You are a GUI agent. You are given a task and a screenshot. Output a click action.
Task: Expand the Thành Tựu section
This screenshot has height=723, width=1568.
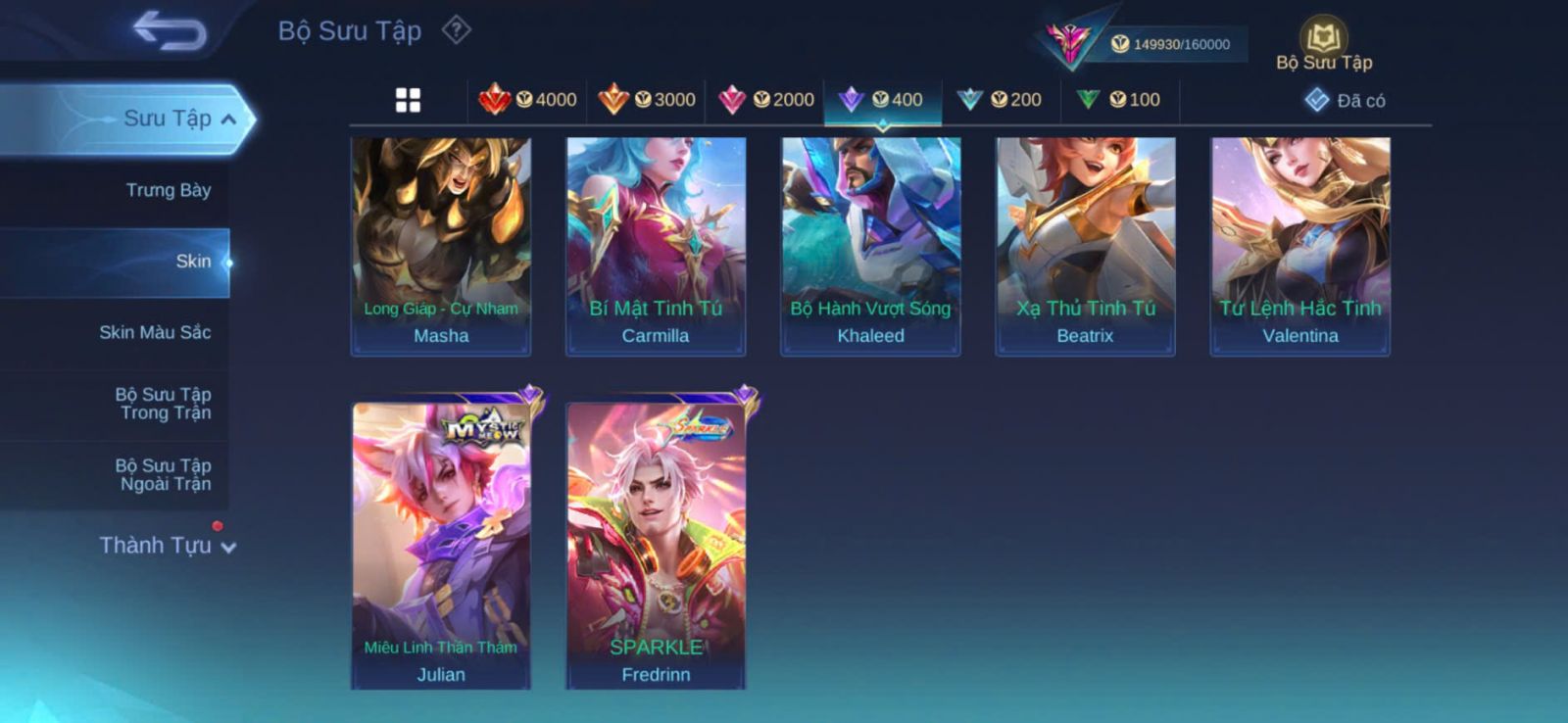click(x=167, y=546)
